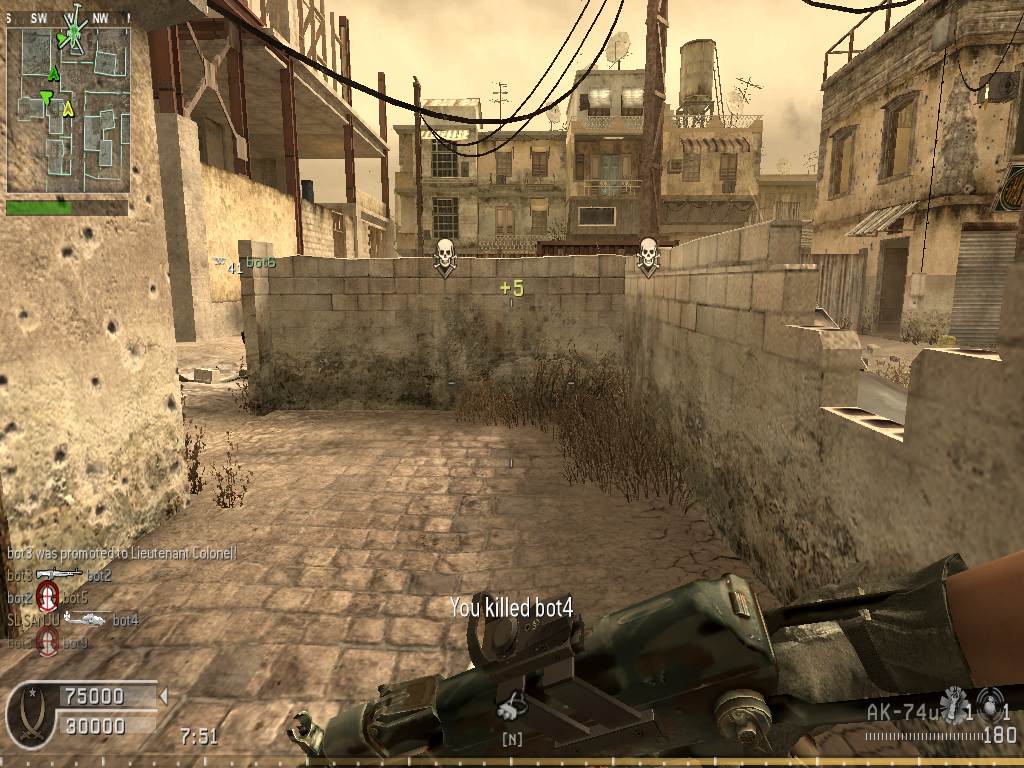This screenshot has width=1024, height=768.
Task: Click the rifle icon in the kill feed
Action: (59, 574)
